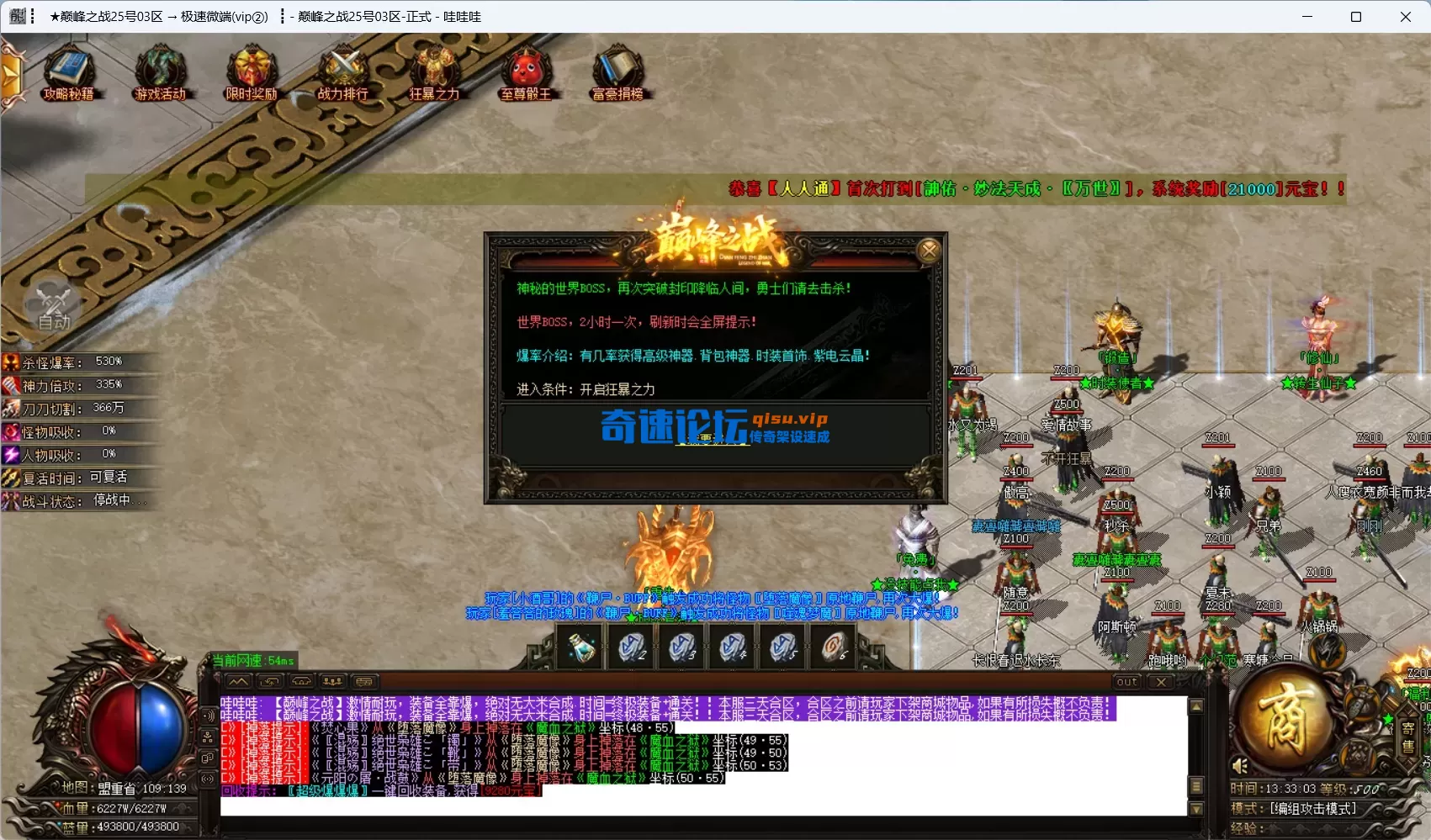Click the out button near the chat
Screen dimensions: 1431x840
click(x=1126, y=682)
